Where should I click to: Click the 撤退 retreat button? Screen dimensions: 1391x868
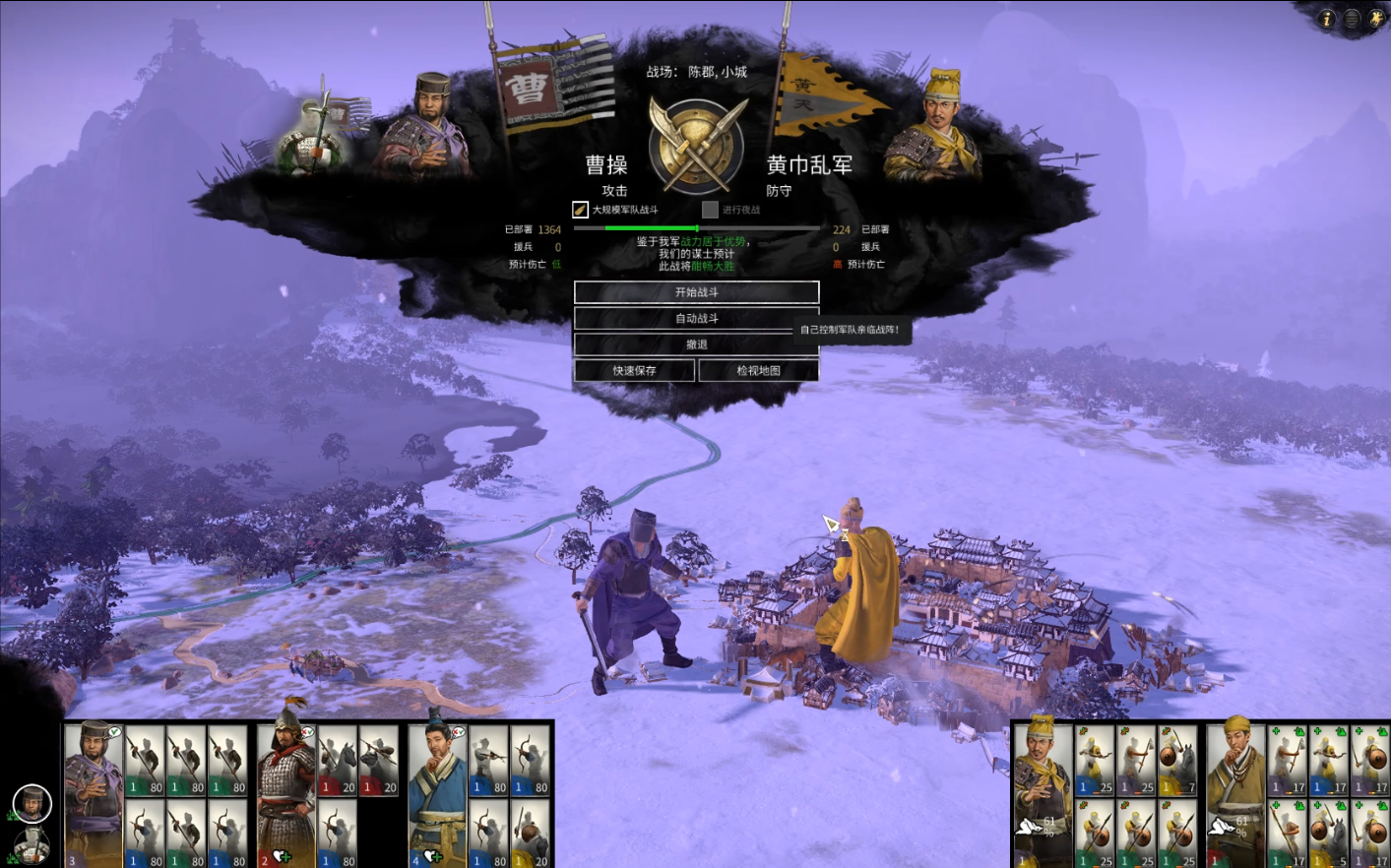[x=697, y=343]
